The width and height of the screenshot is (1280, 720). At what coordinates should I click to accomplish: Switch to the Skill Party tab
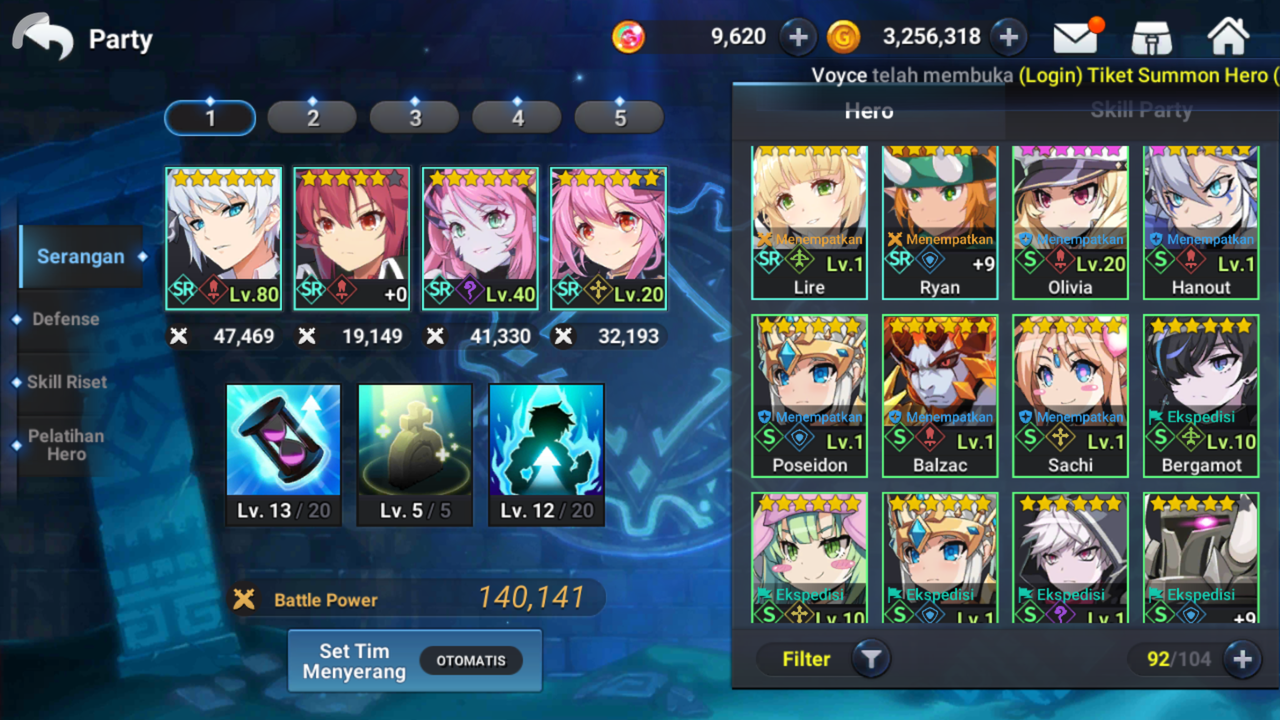pyautogui.click(x=1141, y=111)
